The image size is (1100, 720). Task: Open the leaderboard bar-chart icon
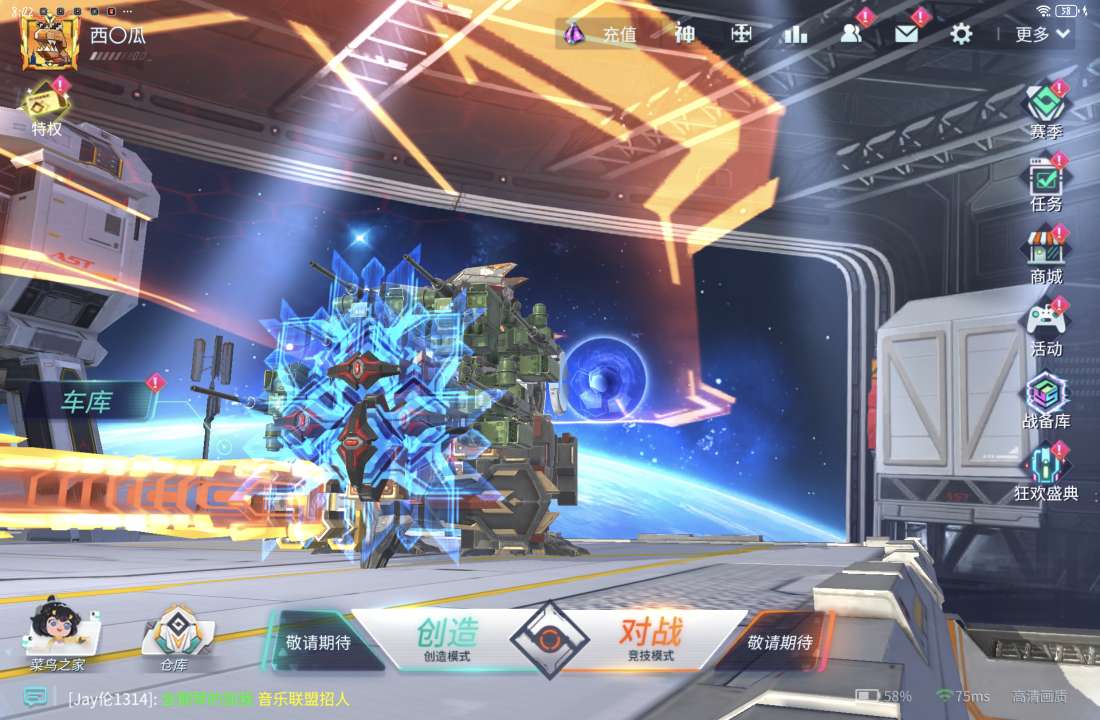point(795,34)
